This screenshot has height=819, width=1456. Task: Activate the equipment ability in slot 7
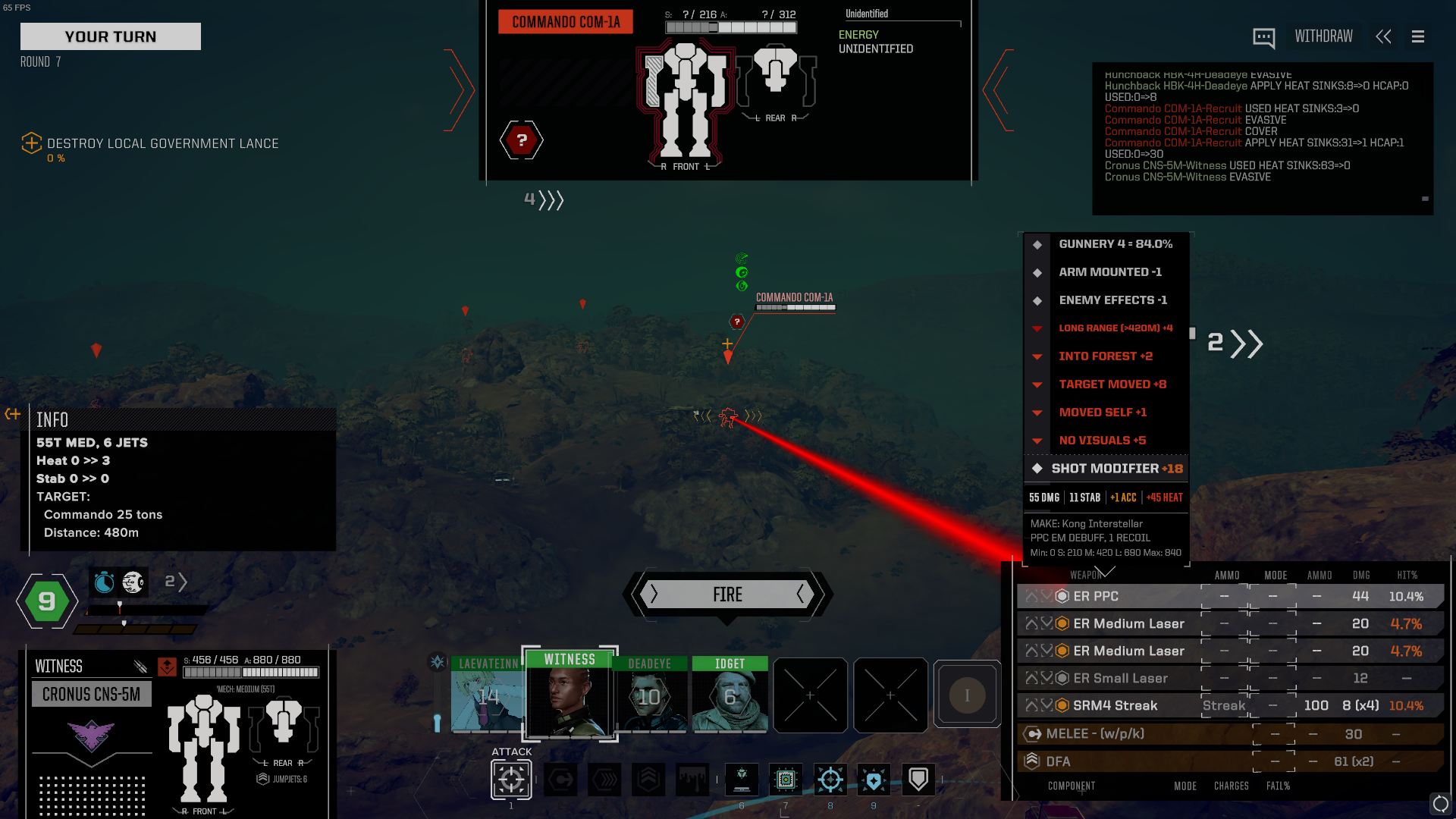786,780
